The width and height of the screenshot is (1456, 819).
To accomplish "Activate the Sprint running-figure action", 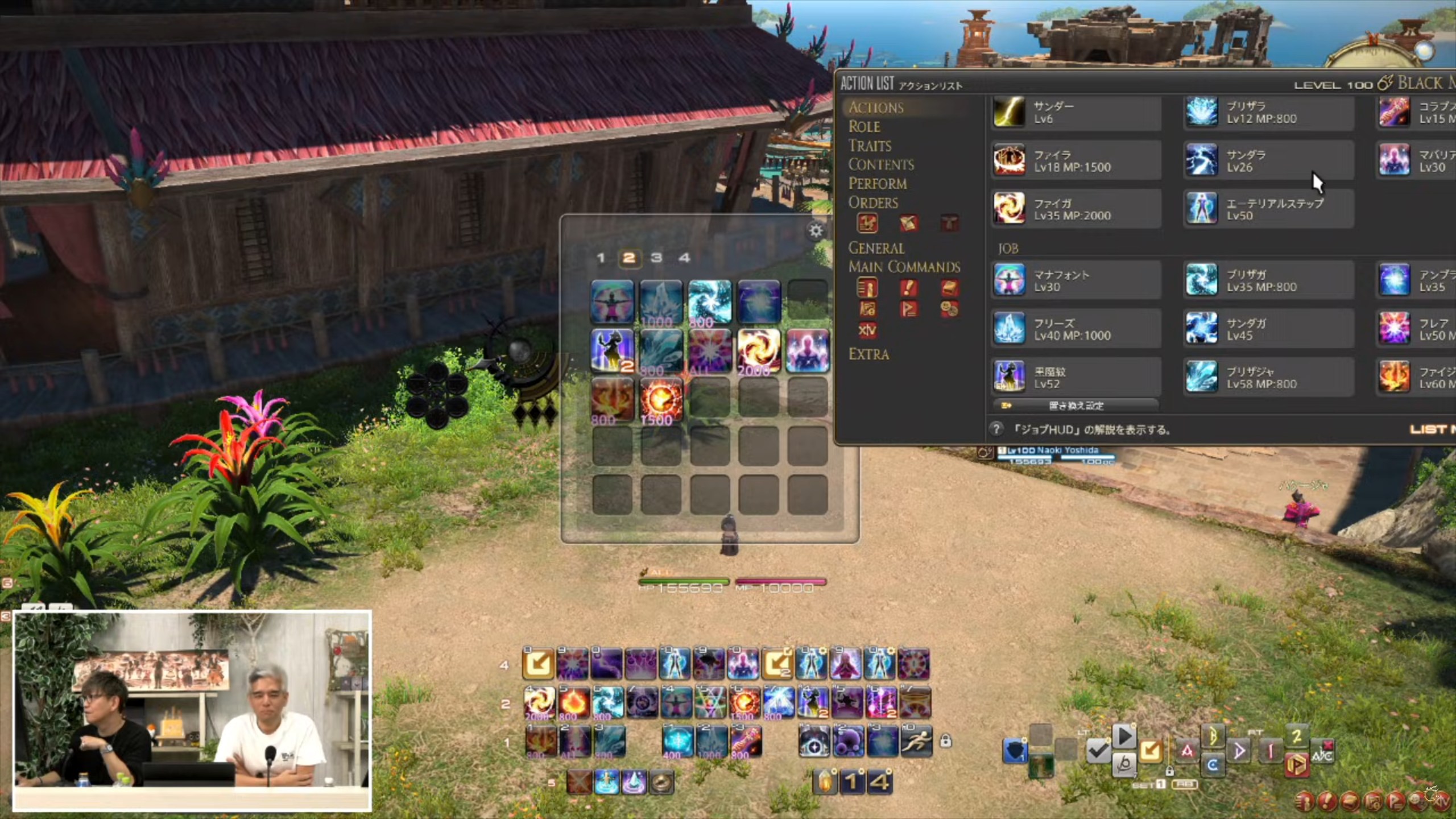I will coord(916,741).
